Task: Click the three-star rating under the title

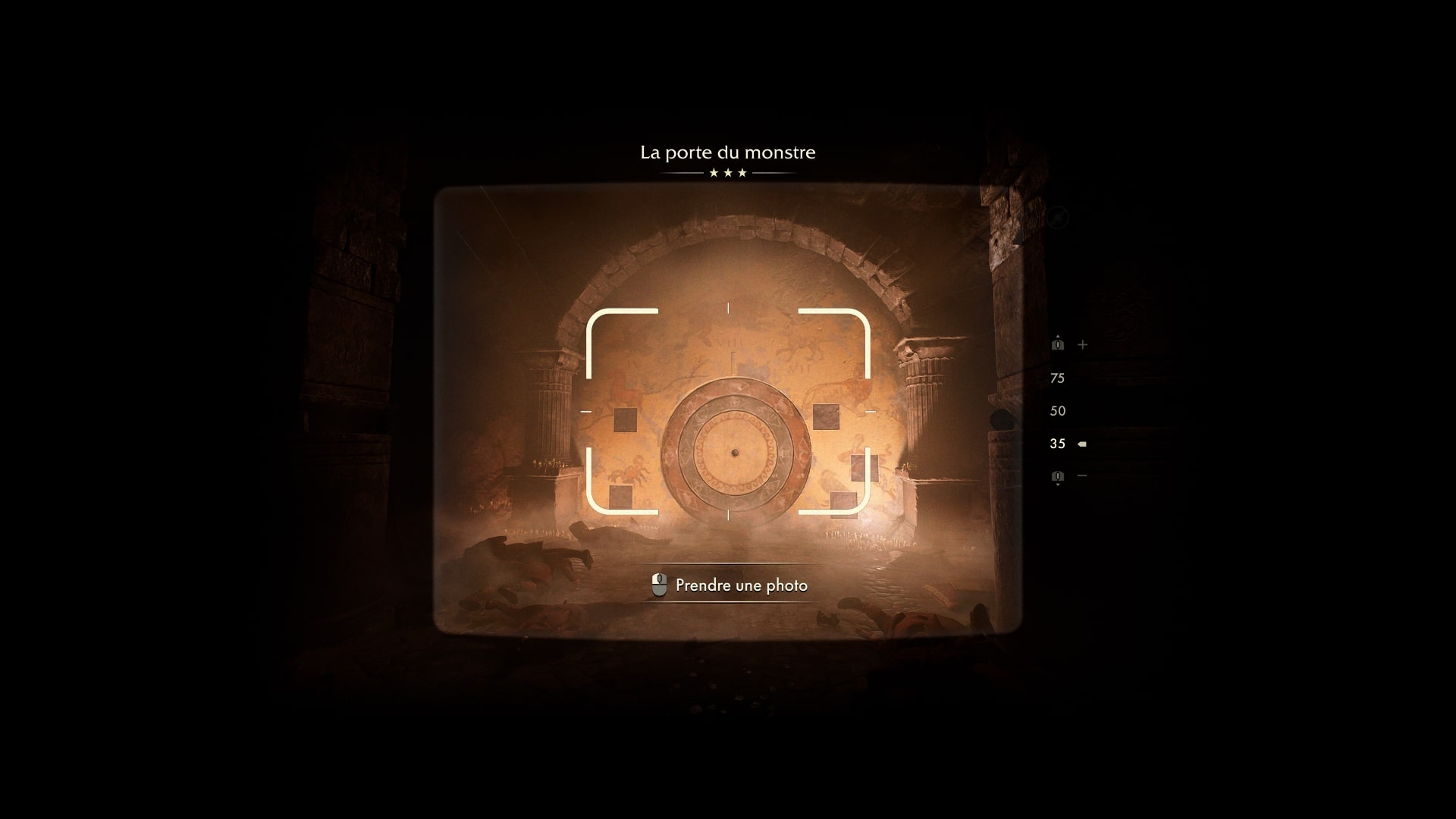Action: [728, 173]
